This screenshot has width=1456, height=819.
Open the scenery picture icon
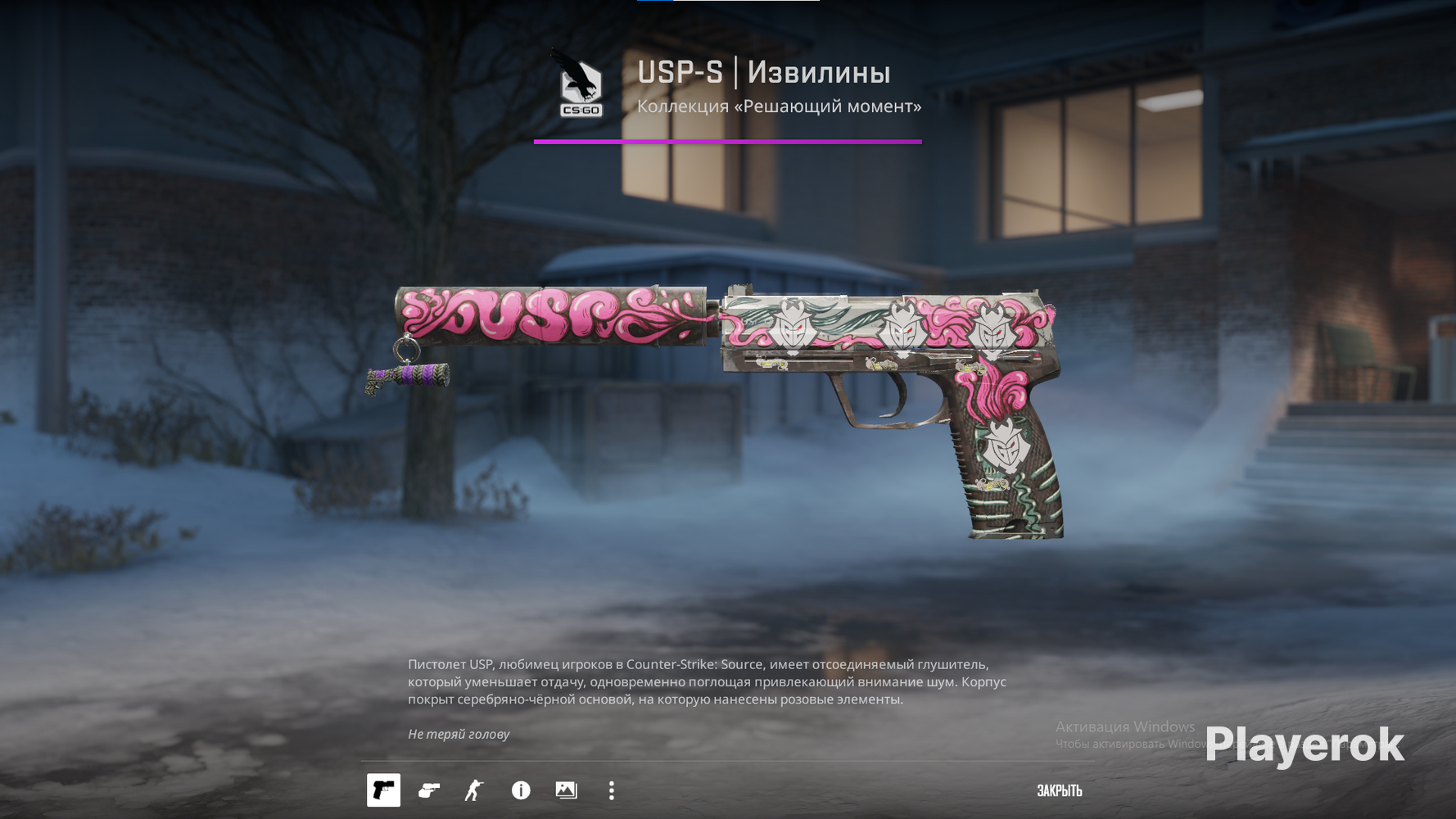(x=566, y=790)
